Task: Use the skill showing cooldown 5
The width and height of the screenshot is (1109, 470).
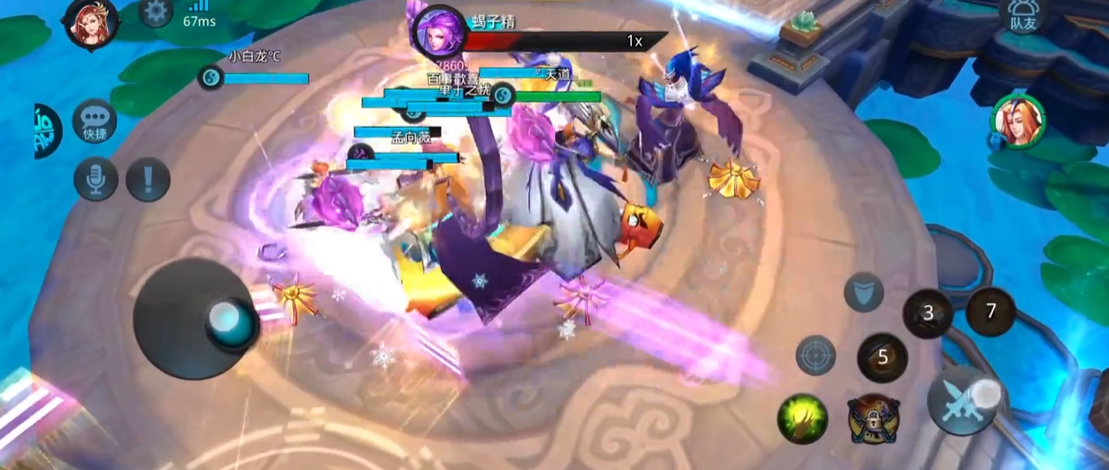Action: (x=882, y=357)
